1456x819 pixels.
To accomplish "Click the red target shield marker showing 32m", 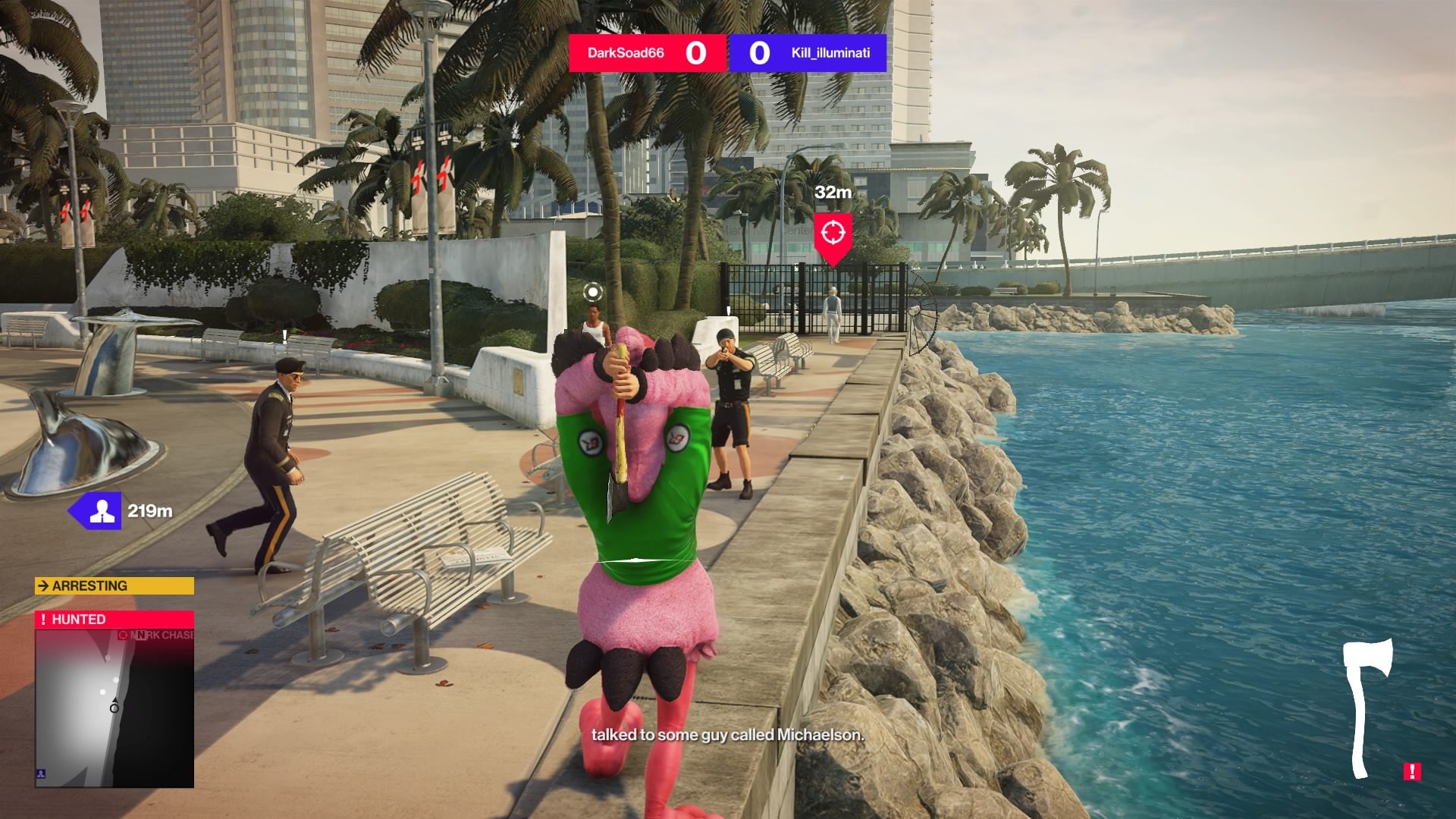I will point(834,231).
